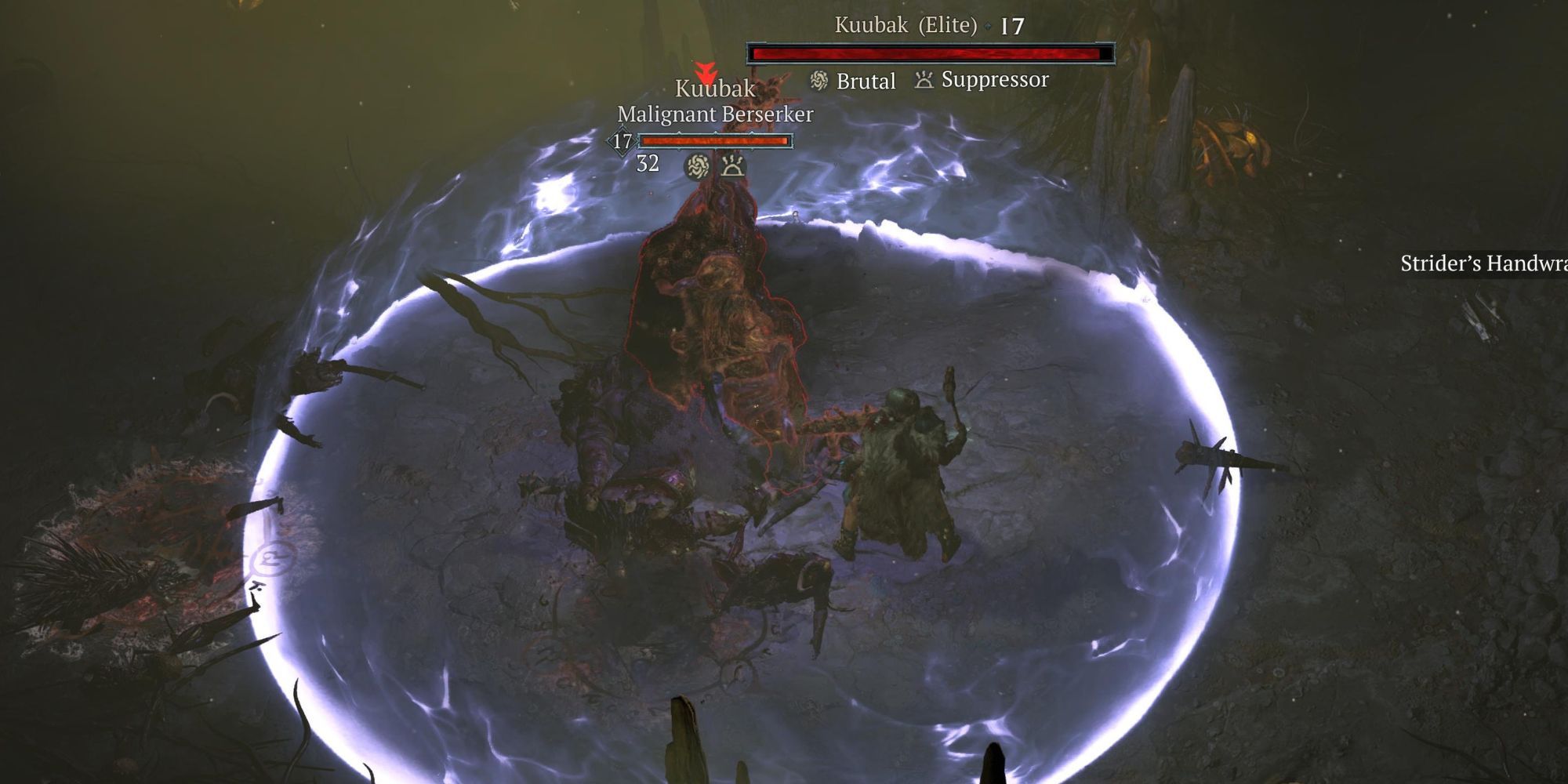Select the Kuubak nameplate text
1568x784 pixels.
pyautogui.click(x=714, y=89)
